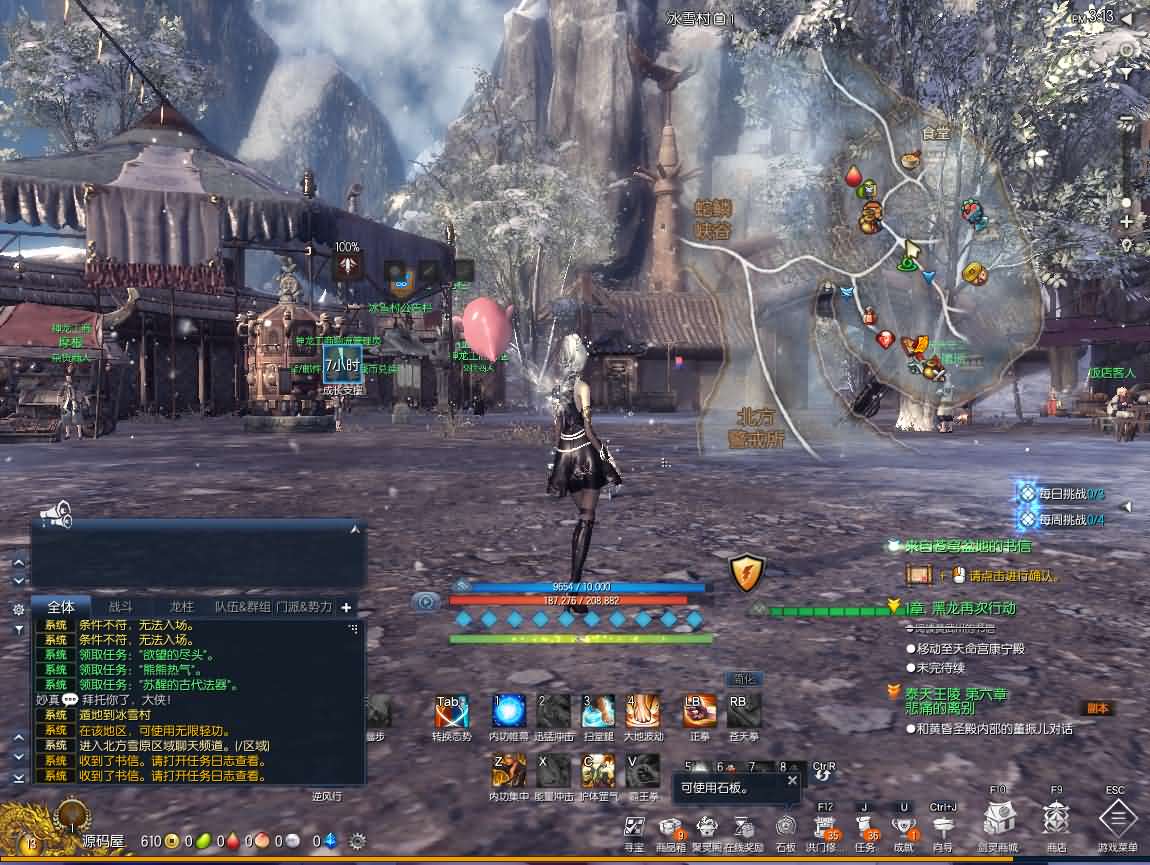Use the Tab 转换态势 stance skill
This screenshot has width=1150, height=865.
click(x=451, y=711)
